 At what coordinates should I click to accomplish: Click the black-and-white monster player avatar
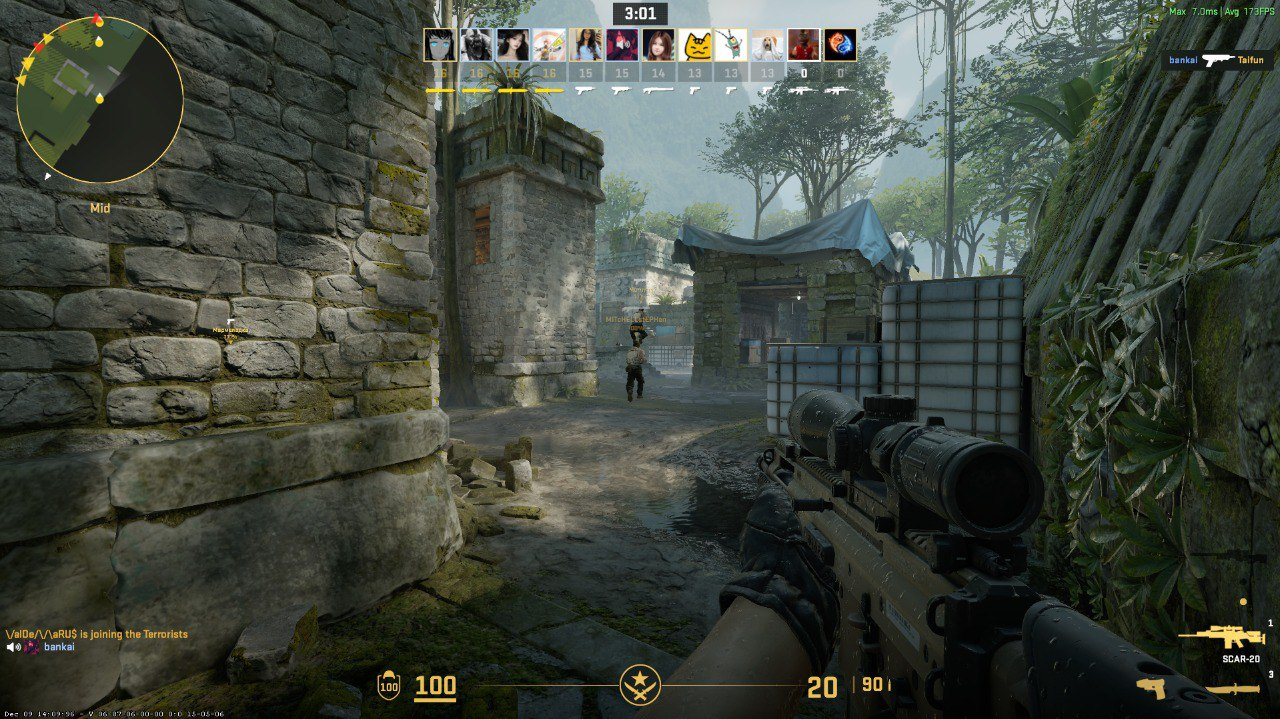(x=477, y=45)
